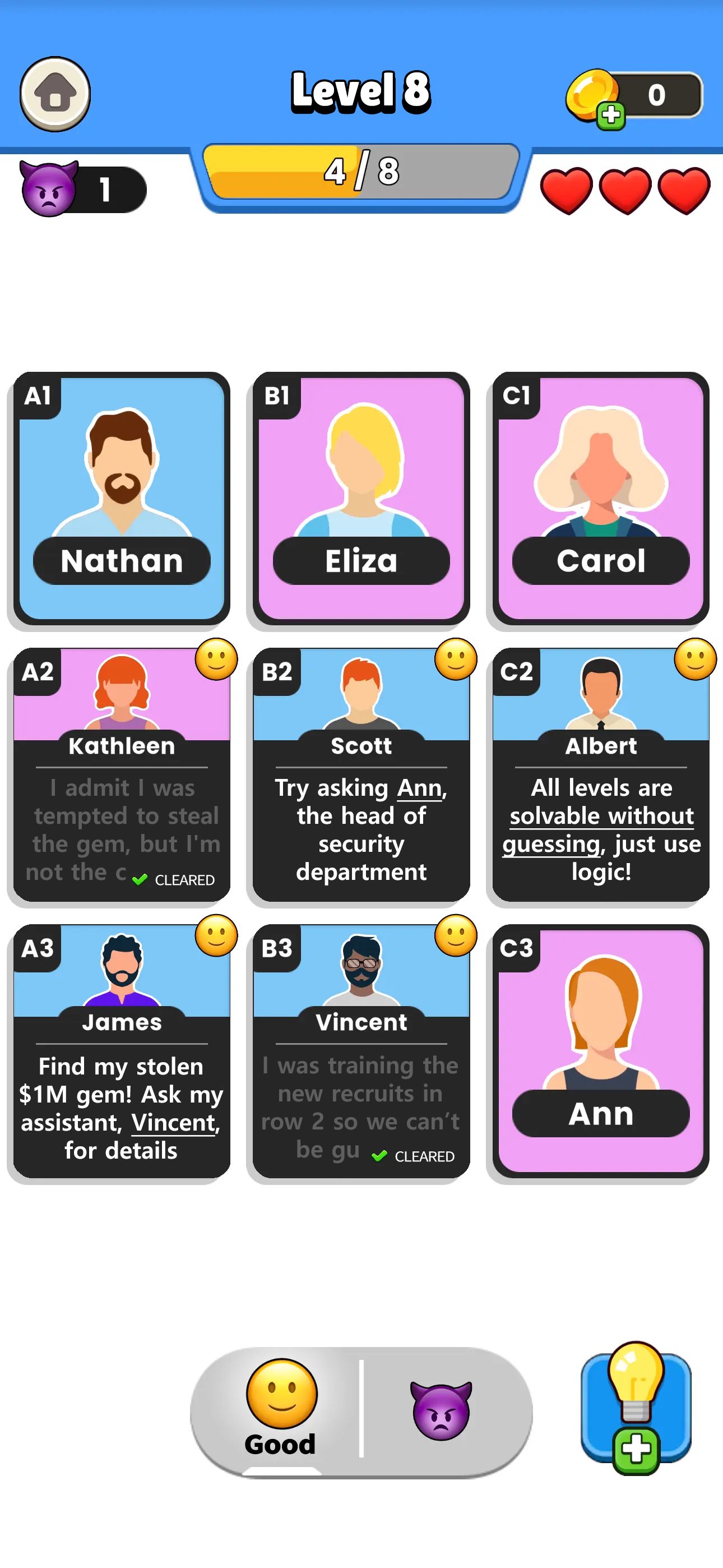Image resolution: width=723 pixels, height=1568 pixels.
Task: Open the coin purchase plus icon
Action: click(x=611, y=114)
